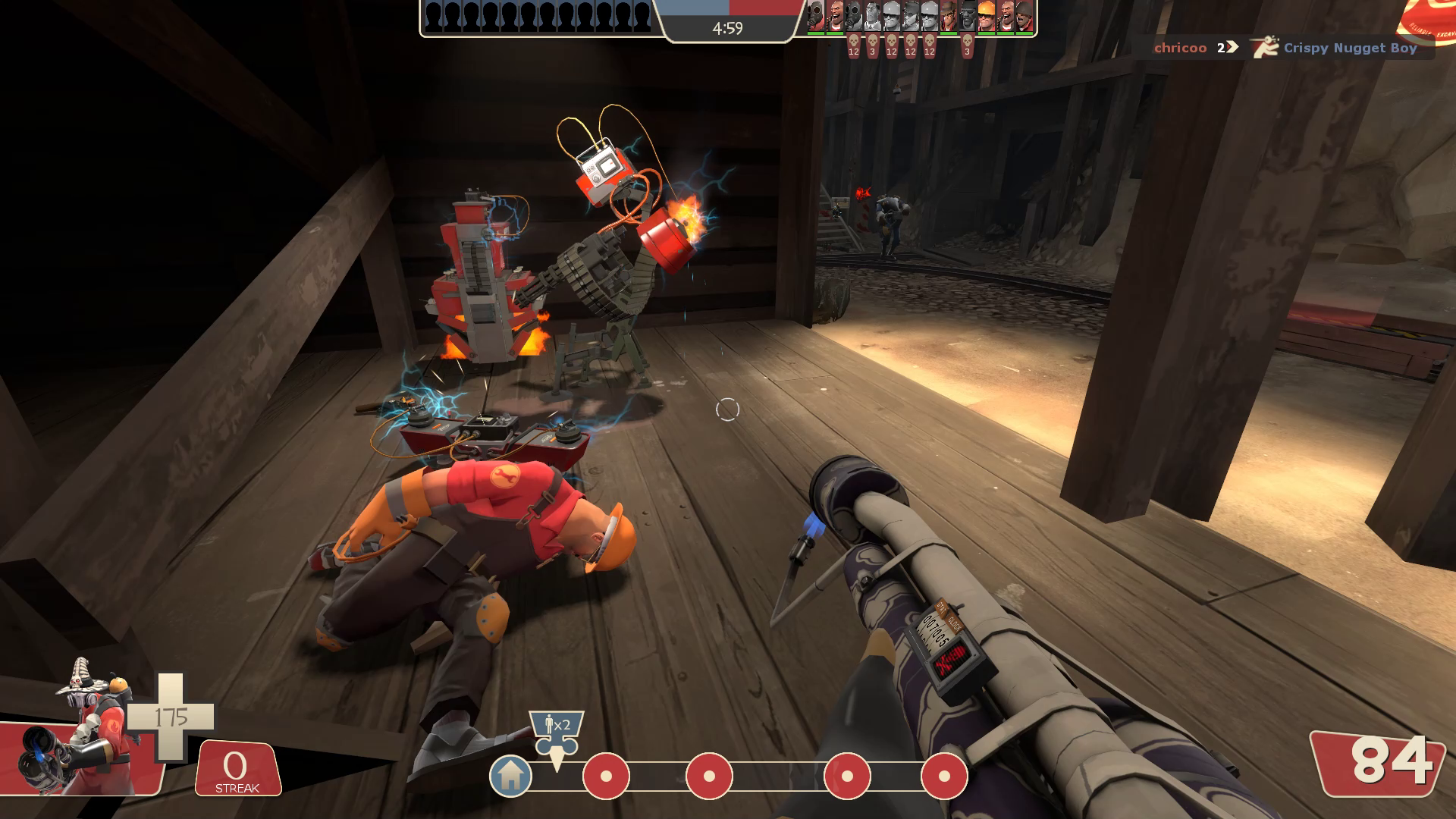The image size is (1456, 819).
Task: Select the greyed-out Medic portrait
Action: pyautogui.click(x=873, y=16)
